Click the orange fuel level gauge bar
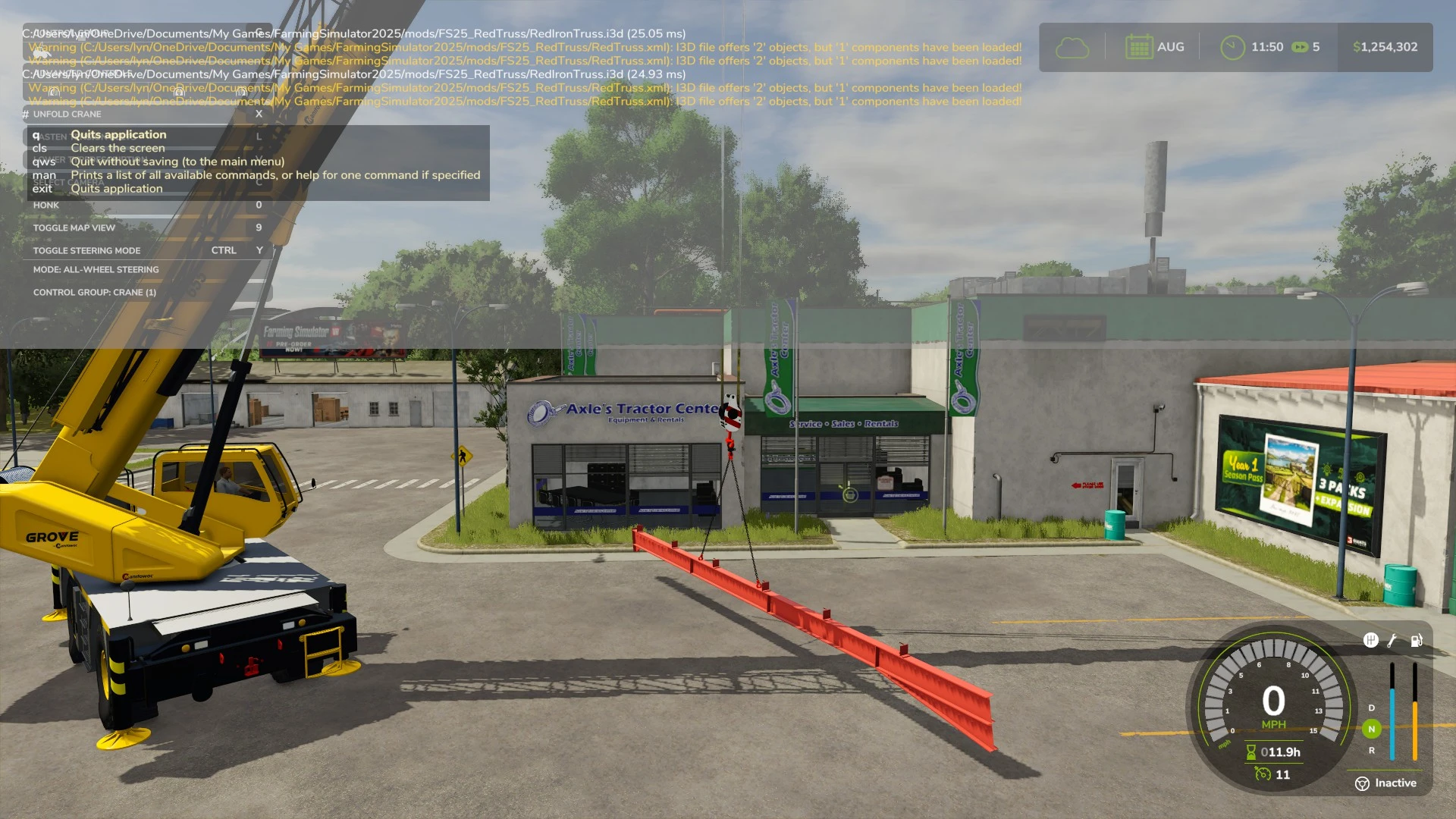 click(x=1415, y=724)
